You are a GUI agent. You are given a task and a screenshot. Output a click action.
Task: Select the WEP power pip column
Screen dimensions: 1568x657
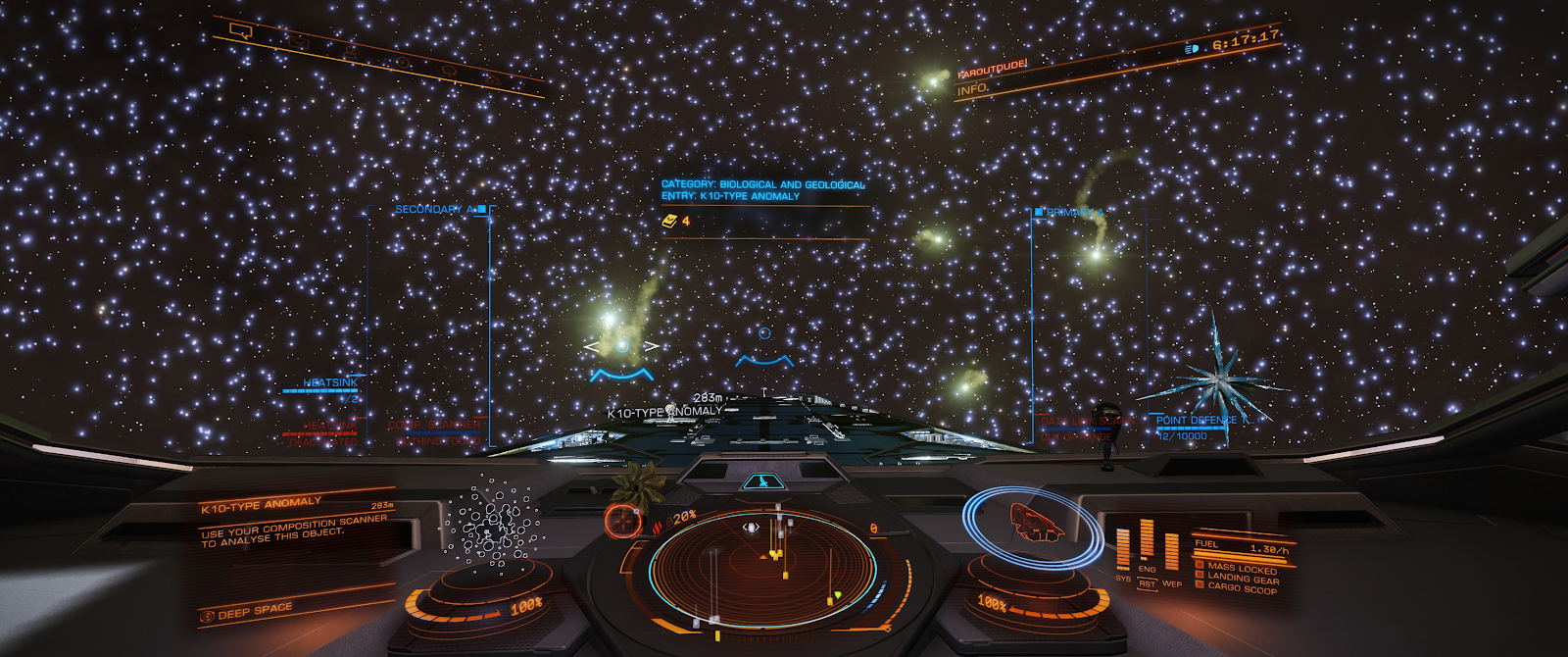pyautogui.click(x=1172, y=554)
